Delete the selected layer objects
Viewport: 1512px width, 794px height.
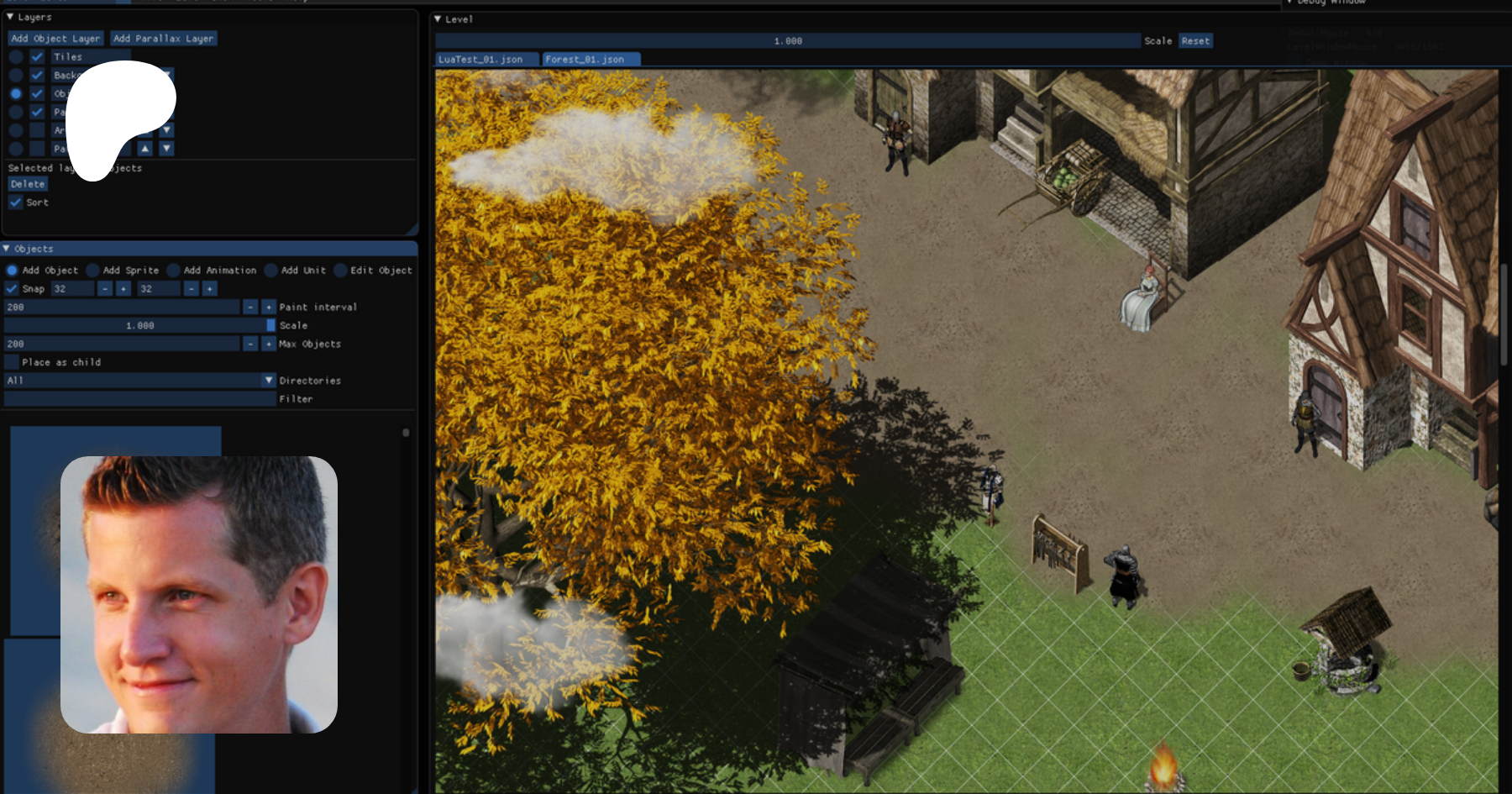click(x=28, y=184)
